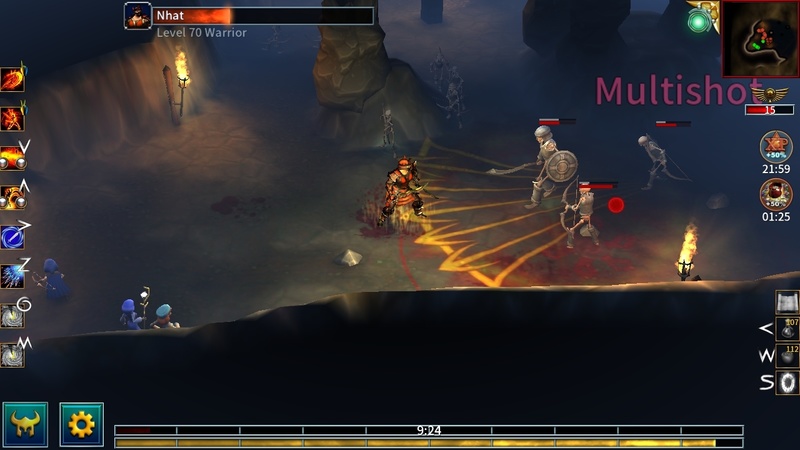The width and height of the screenshot is (800, 450).
Task: Use the item slot showing 112 count
Action: point(788,355)
